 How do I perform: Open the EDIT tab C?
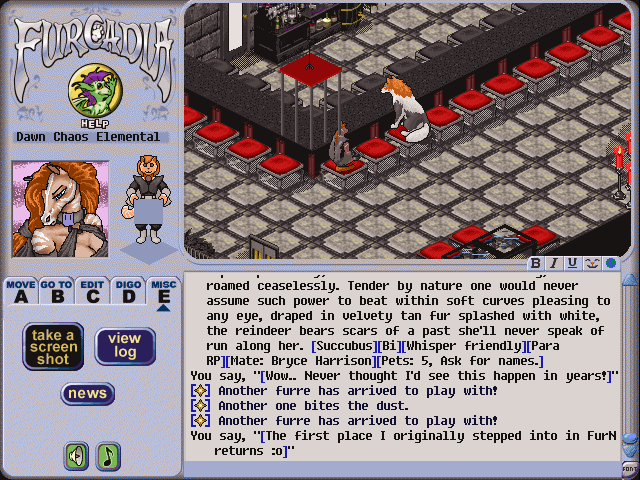click(92, 291)
